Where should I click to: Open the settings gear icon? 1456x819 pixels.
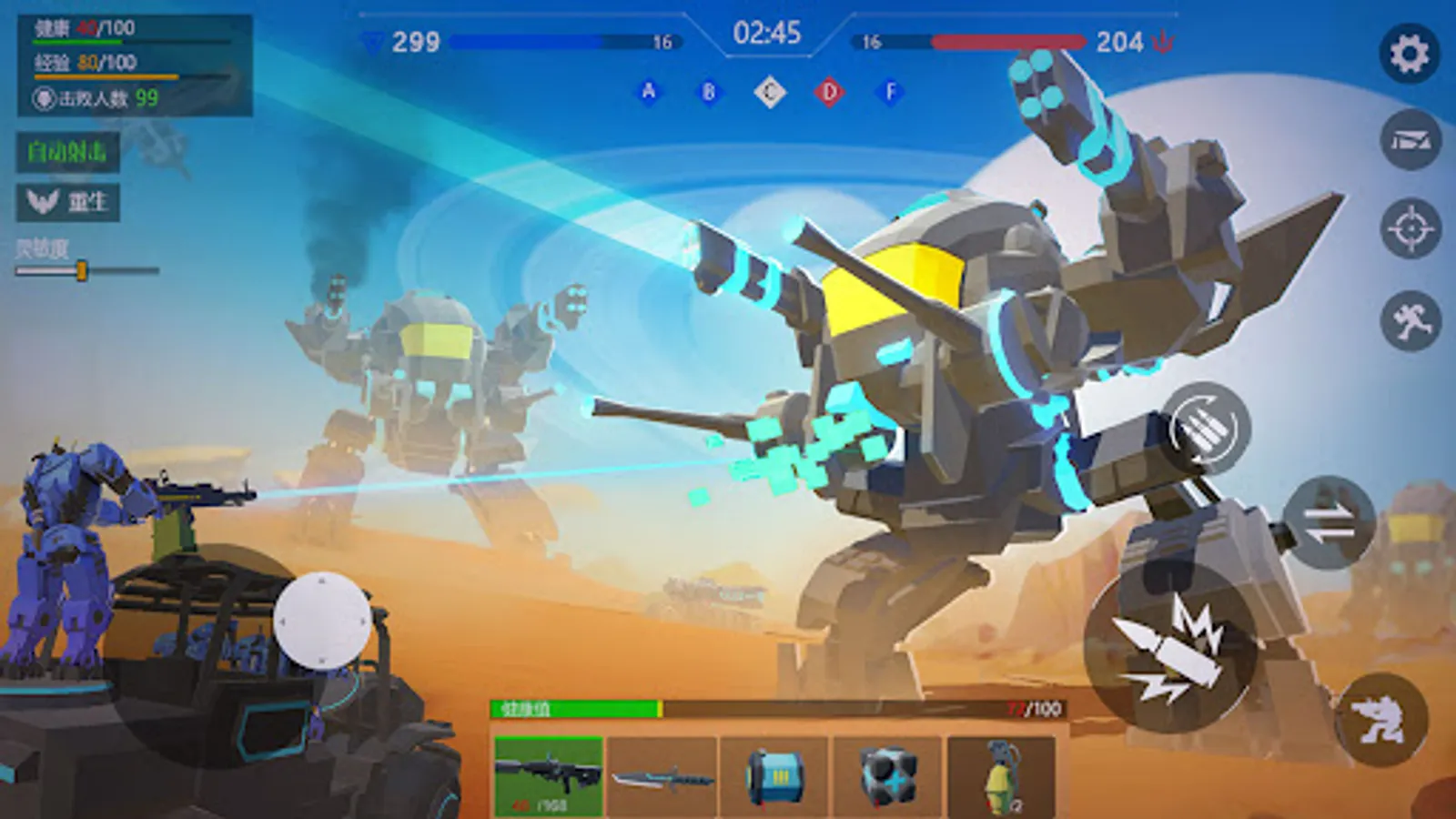coord(1410,55)
